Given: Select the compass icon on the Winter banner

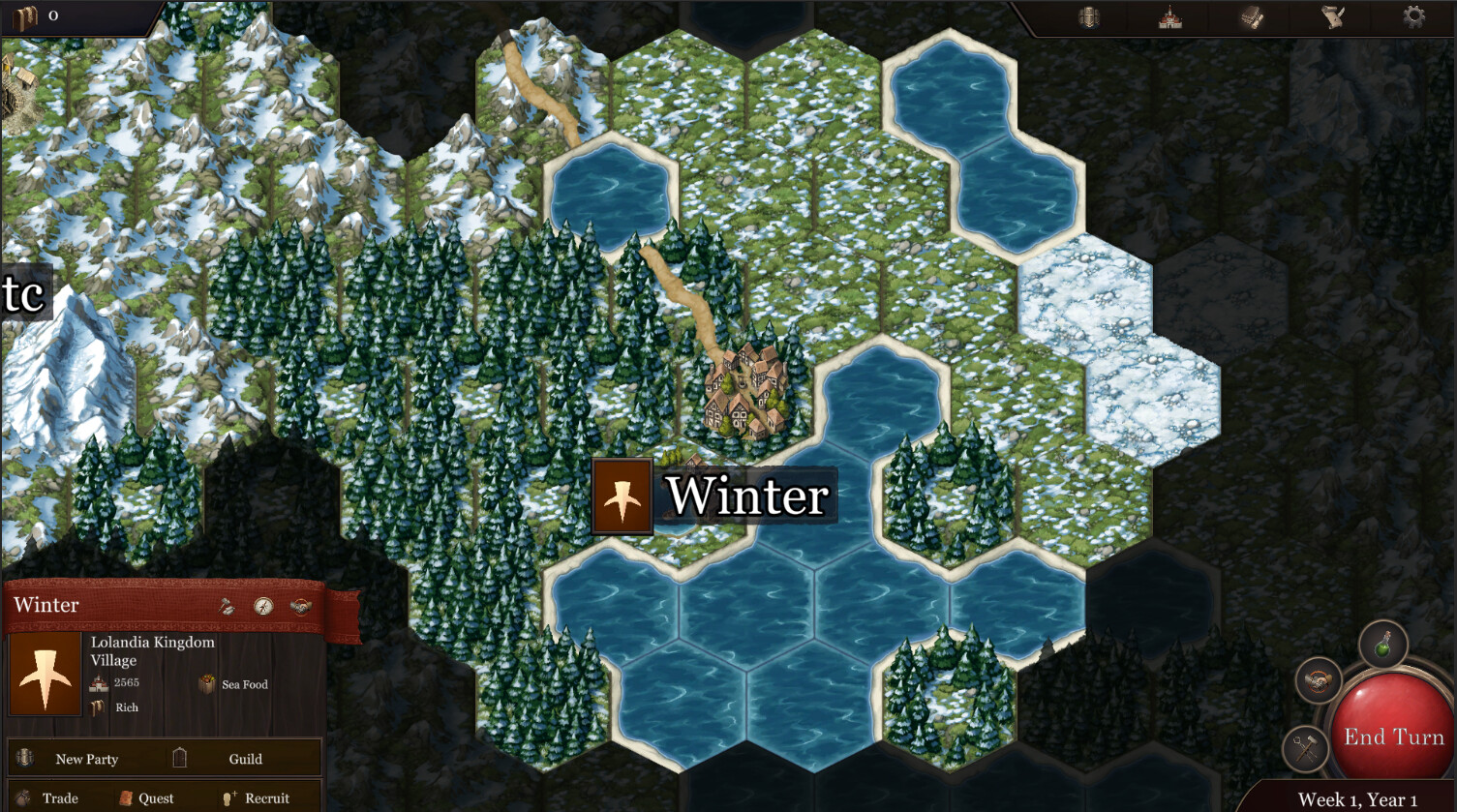Looking at the screenshot, I should tap(263, 607).
